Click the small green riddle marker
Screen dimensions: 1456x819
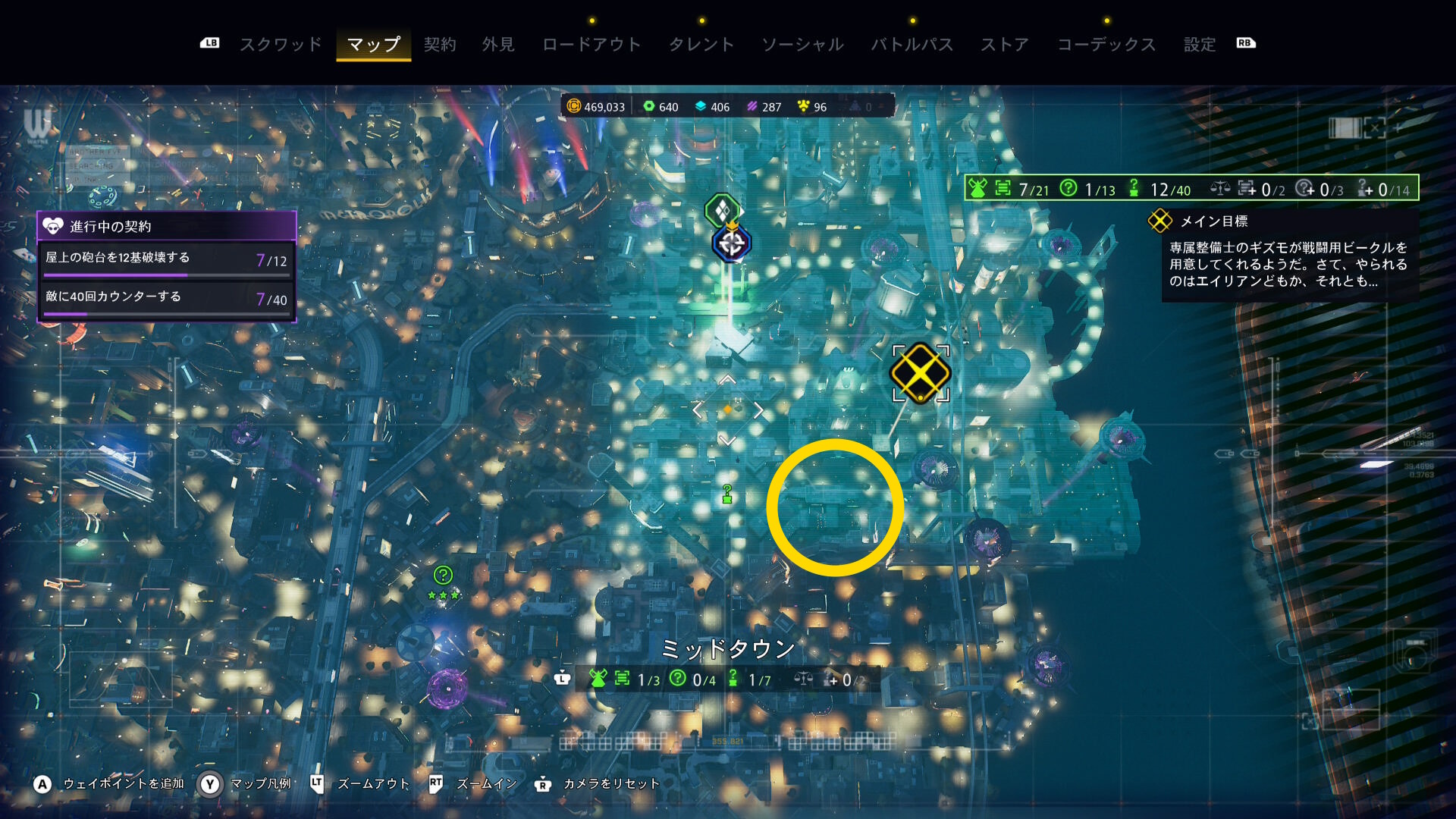click(x=727, y=494)
